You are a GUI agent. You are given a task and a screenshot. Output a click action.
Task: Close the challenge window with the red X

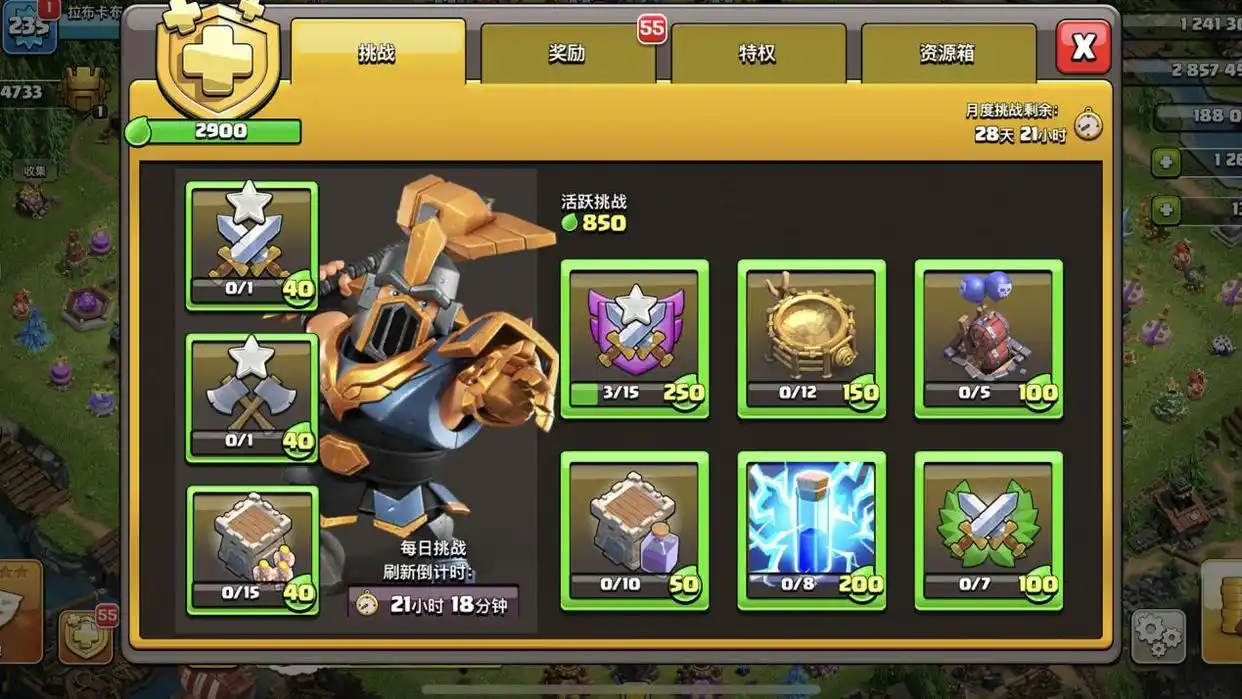pyautogui.click(x=1083, y=47)
